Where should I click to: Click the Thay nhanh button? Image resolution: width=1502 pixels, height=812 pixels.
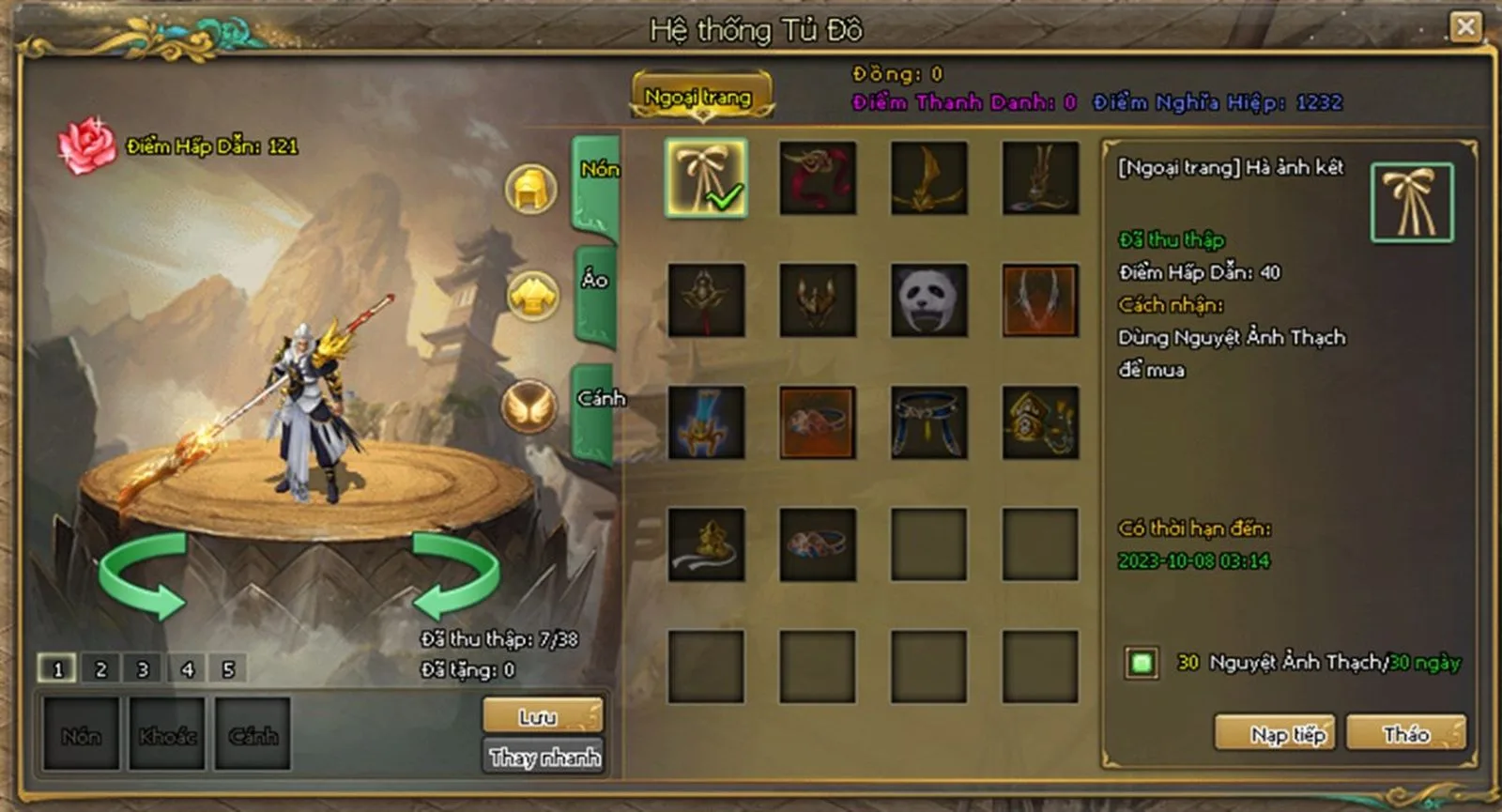click(544, 757)
